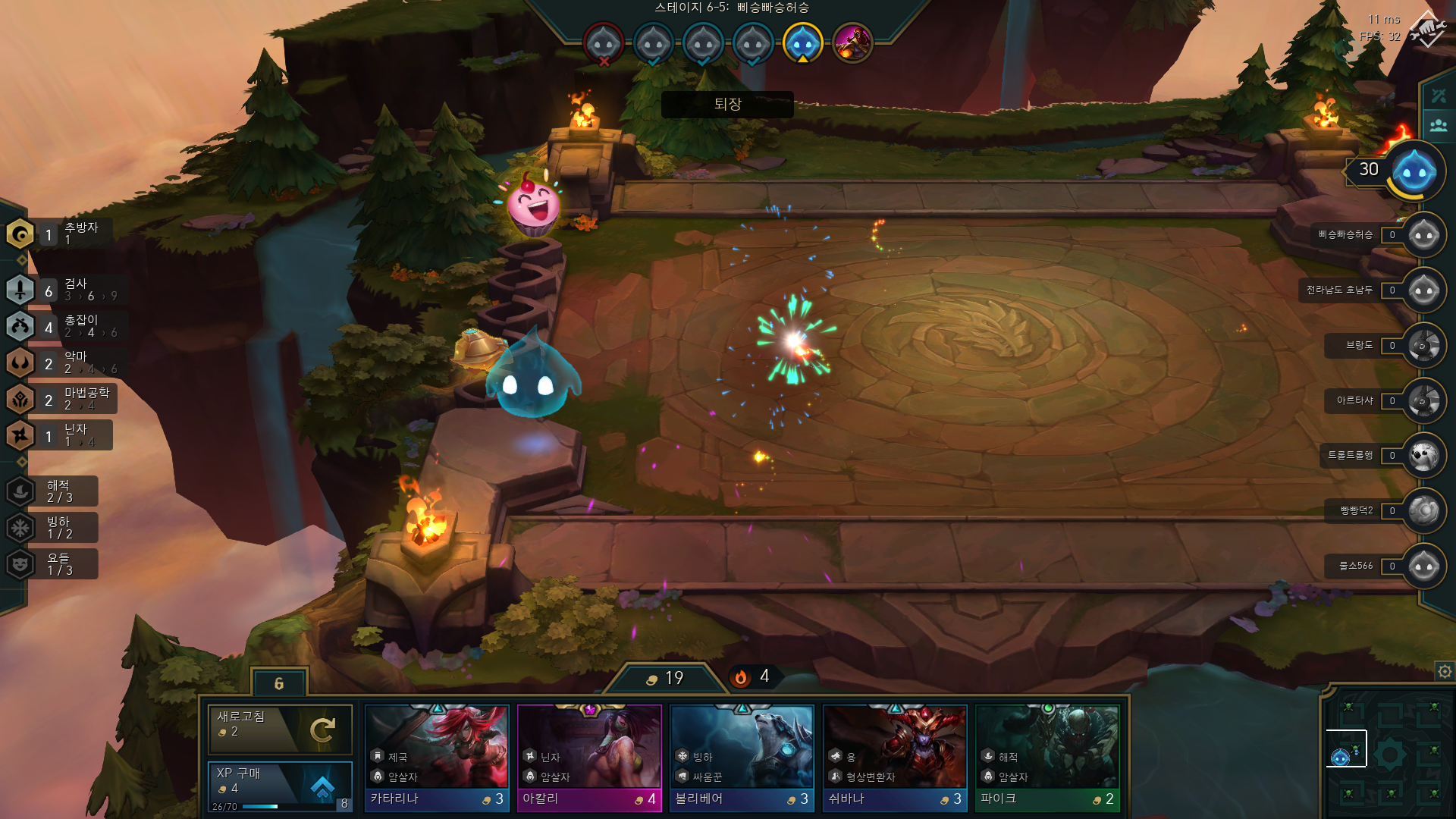The height and width of the screenshot is (819, 1456).
Task: Click the minimap in the corner
Action: [x=1388, y=755]
